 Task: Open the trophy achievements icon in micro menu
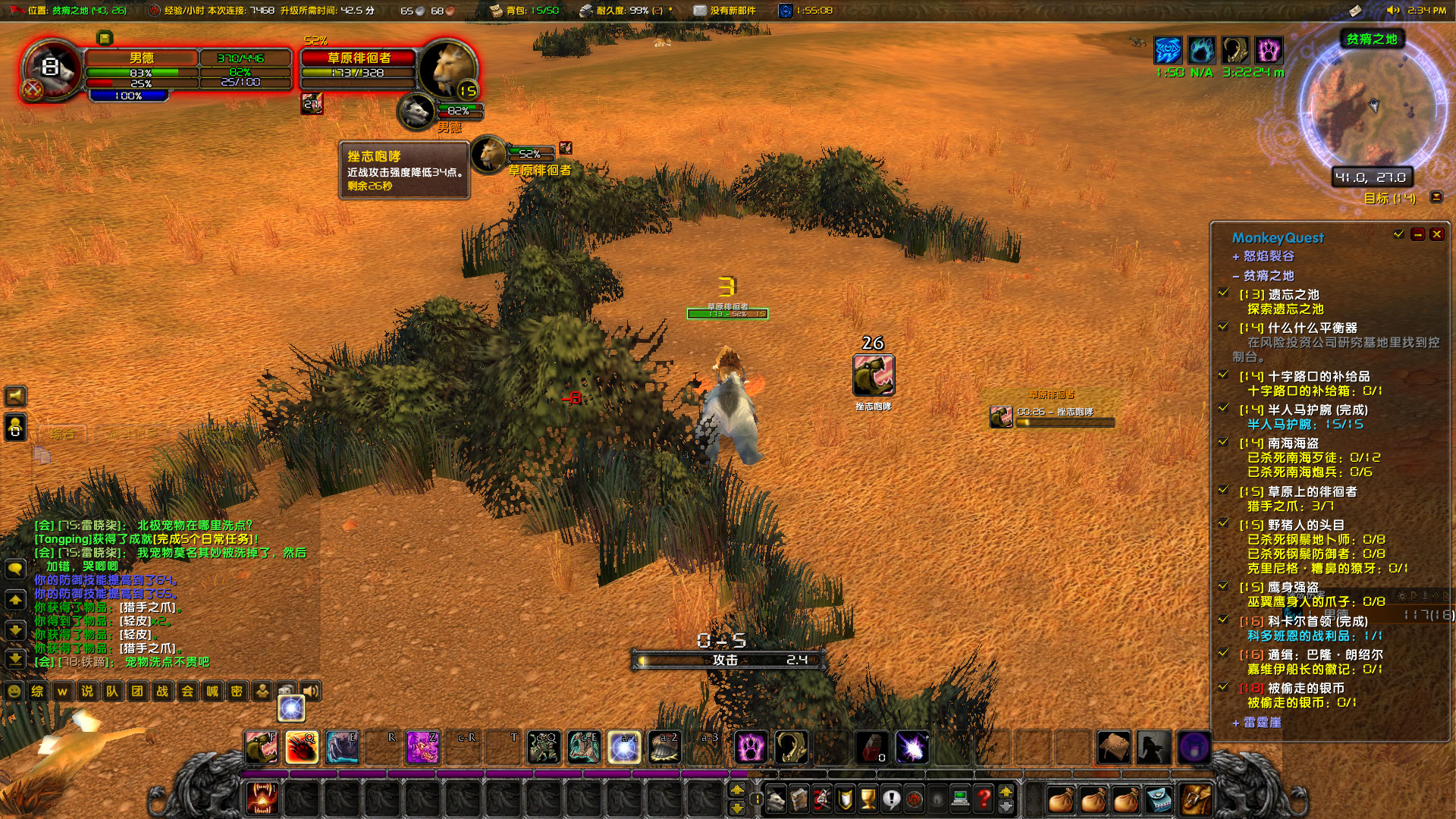click(x=868, y=799)
